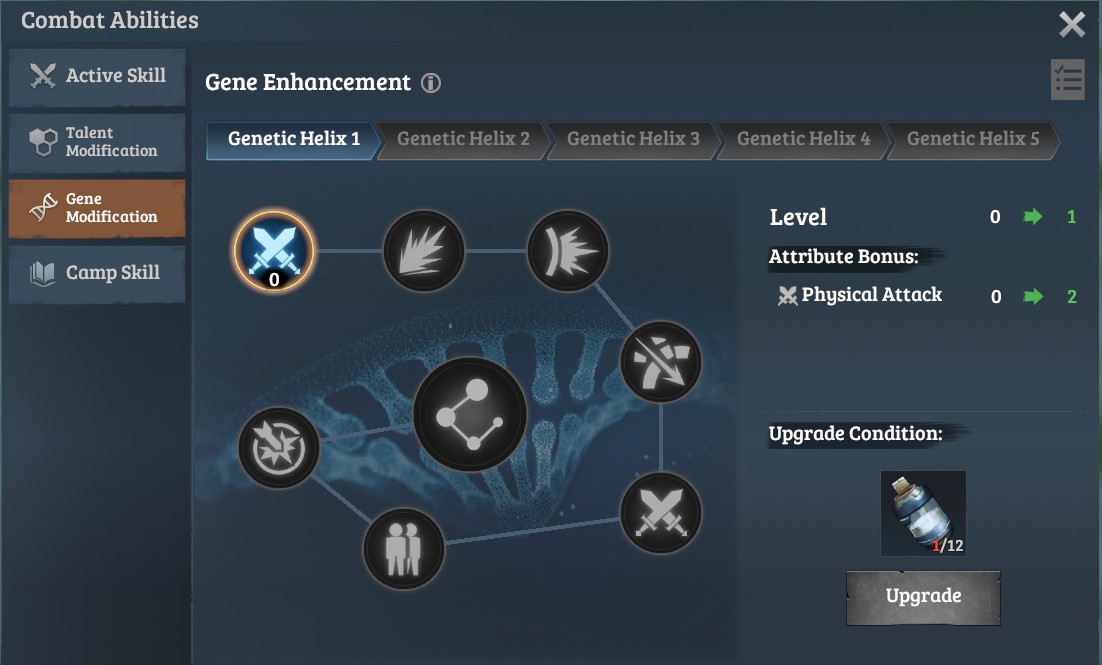This screenshot has width=1102, height=665.
Task: Select the Gene Modification menu entry
Action: click(97, 208)
